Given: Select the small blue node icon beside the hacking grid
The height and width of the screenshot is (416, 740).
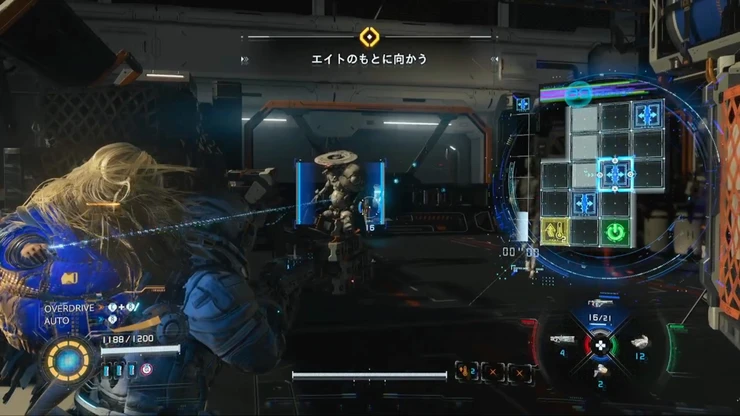Looking at the screenshot, I should click(x=522, y=104).
